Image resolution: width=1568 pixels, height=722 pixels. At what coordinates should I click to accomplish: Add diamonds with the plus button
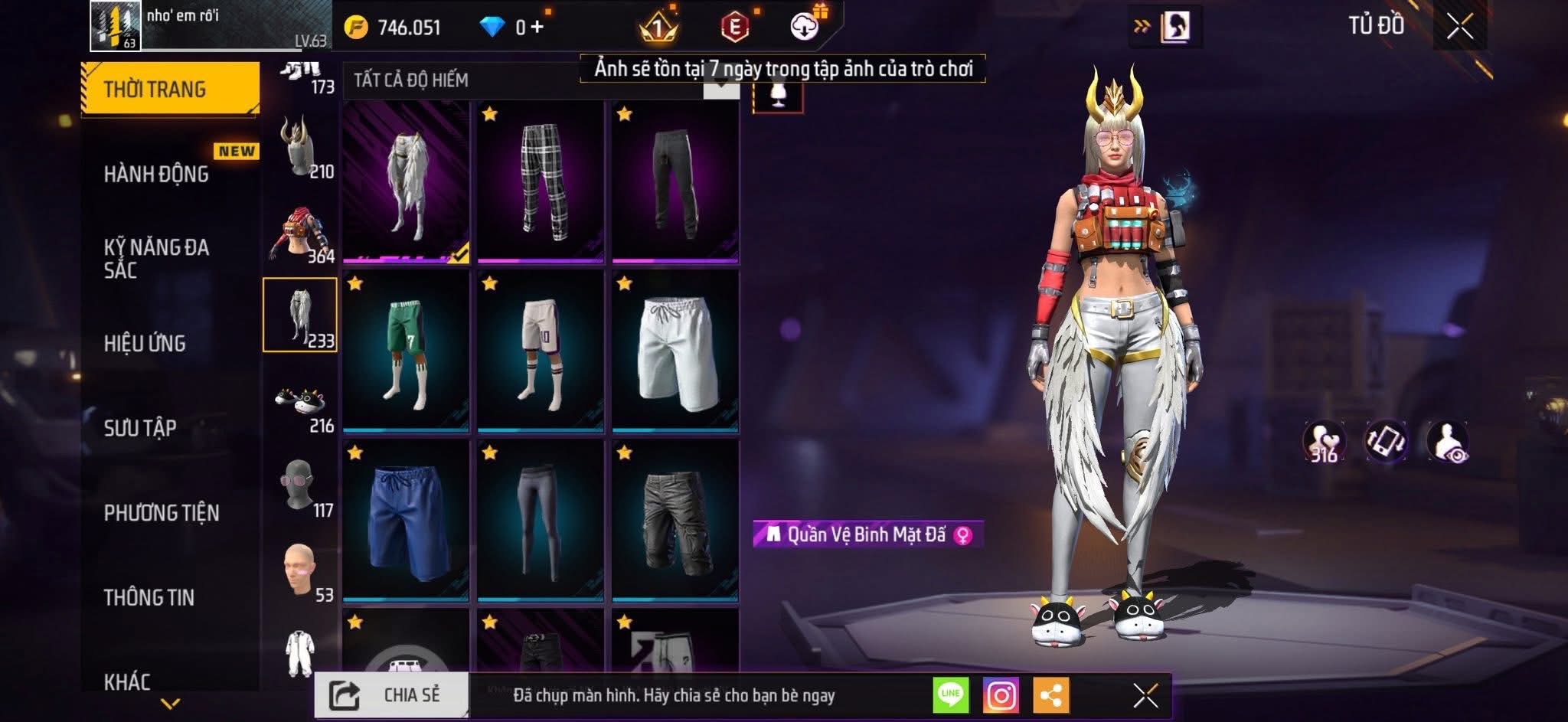pyautogui.click(x=537, y=28)
